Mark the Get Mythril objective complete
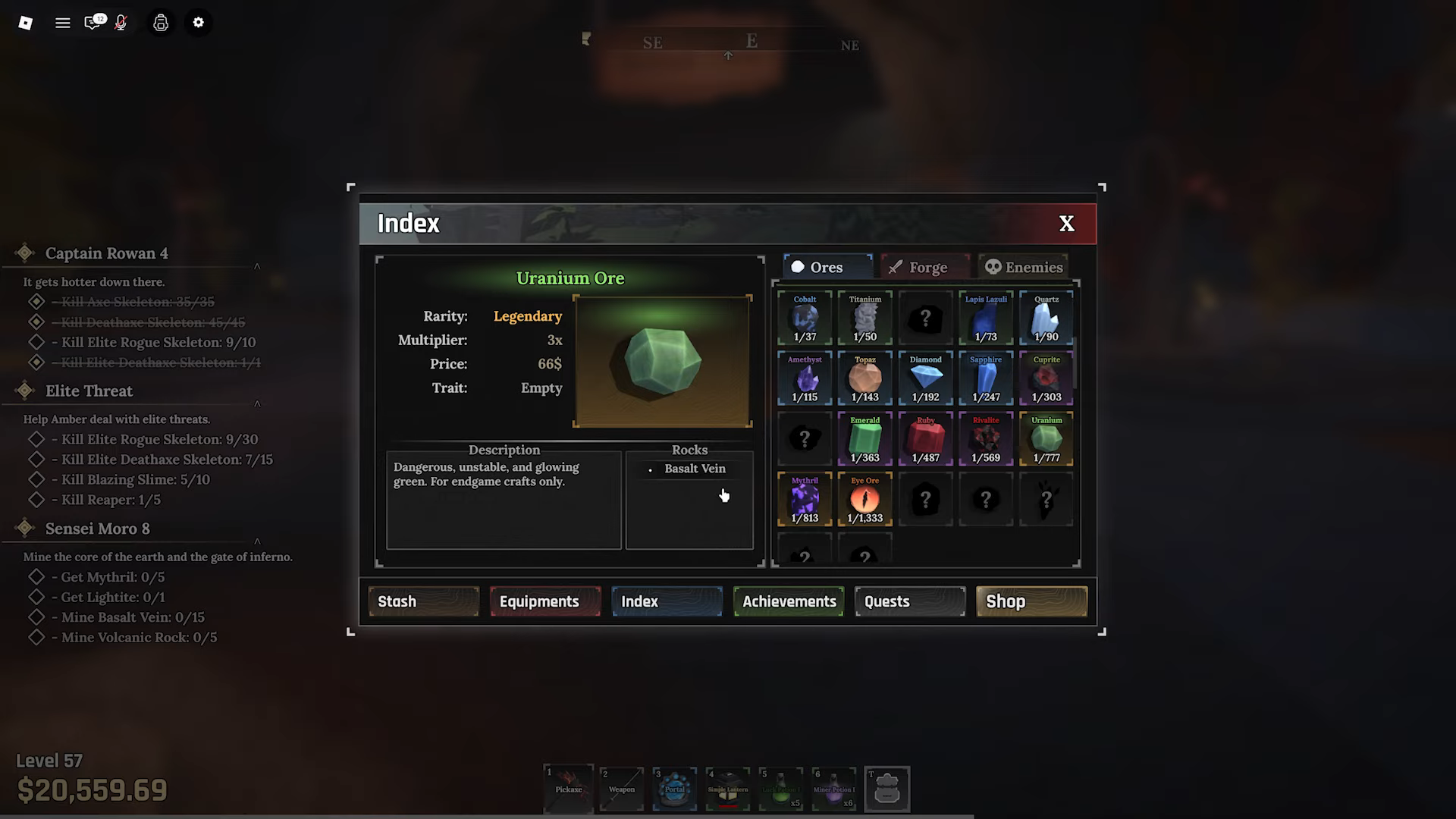The height and width of the screenshot is (819, 1456). tap(36, 576)
